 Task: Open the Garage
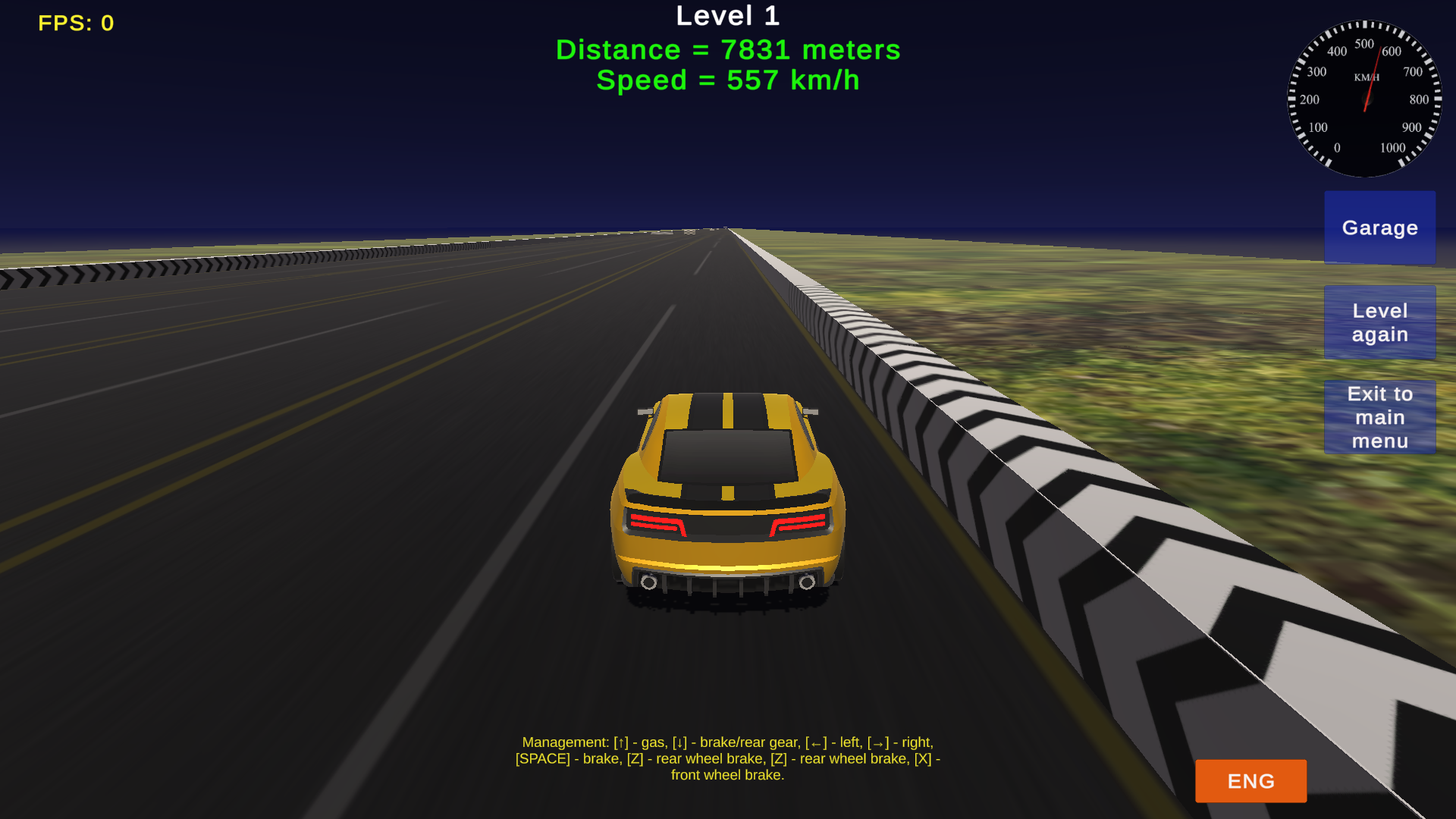(x=1379, y=227)
